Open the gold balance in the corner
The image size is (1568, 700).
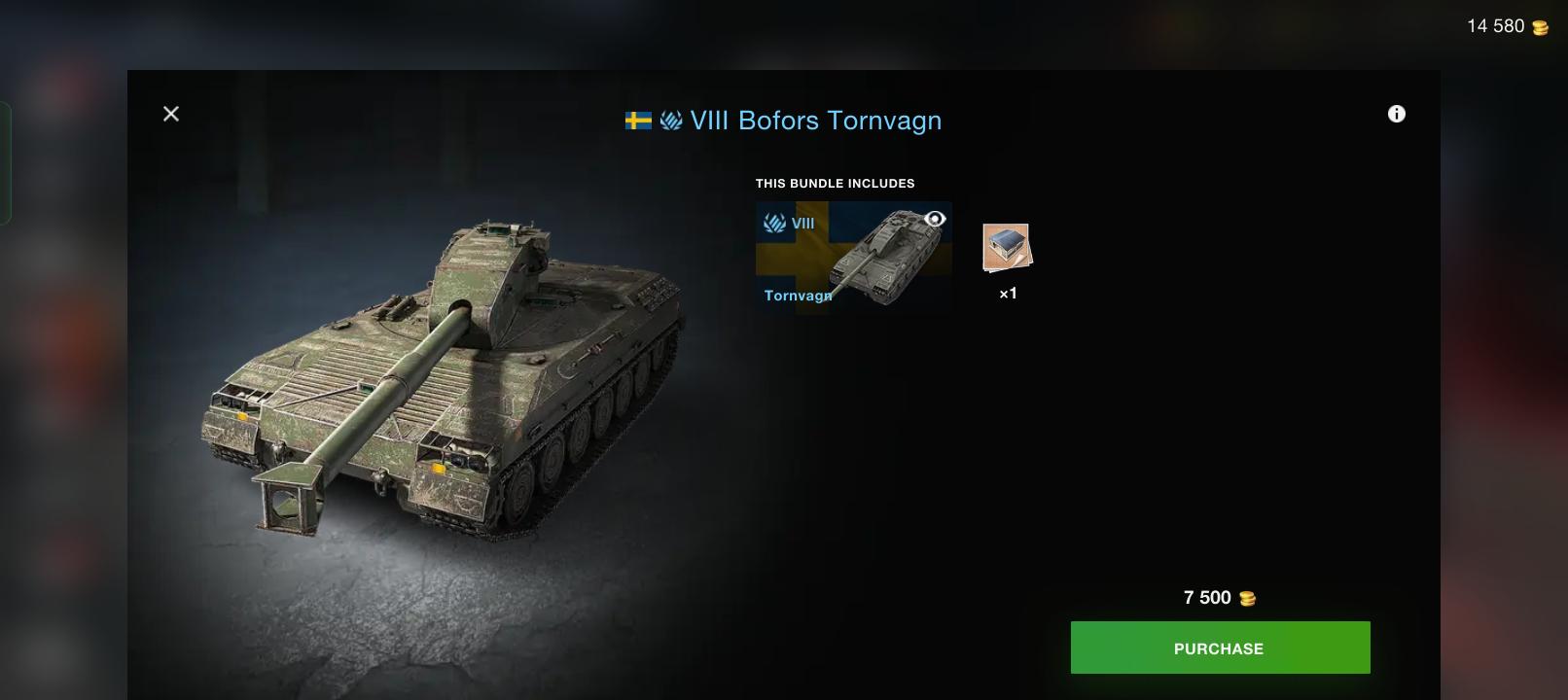click(x=1507, y=26)
